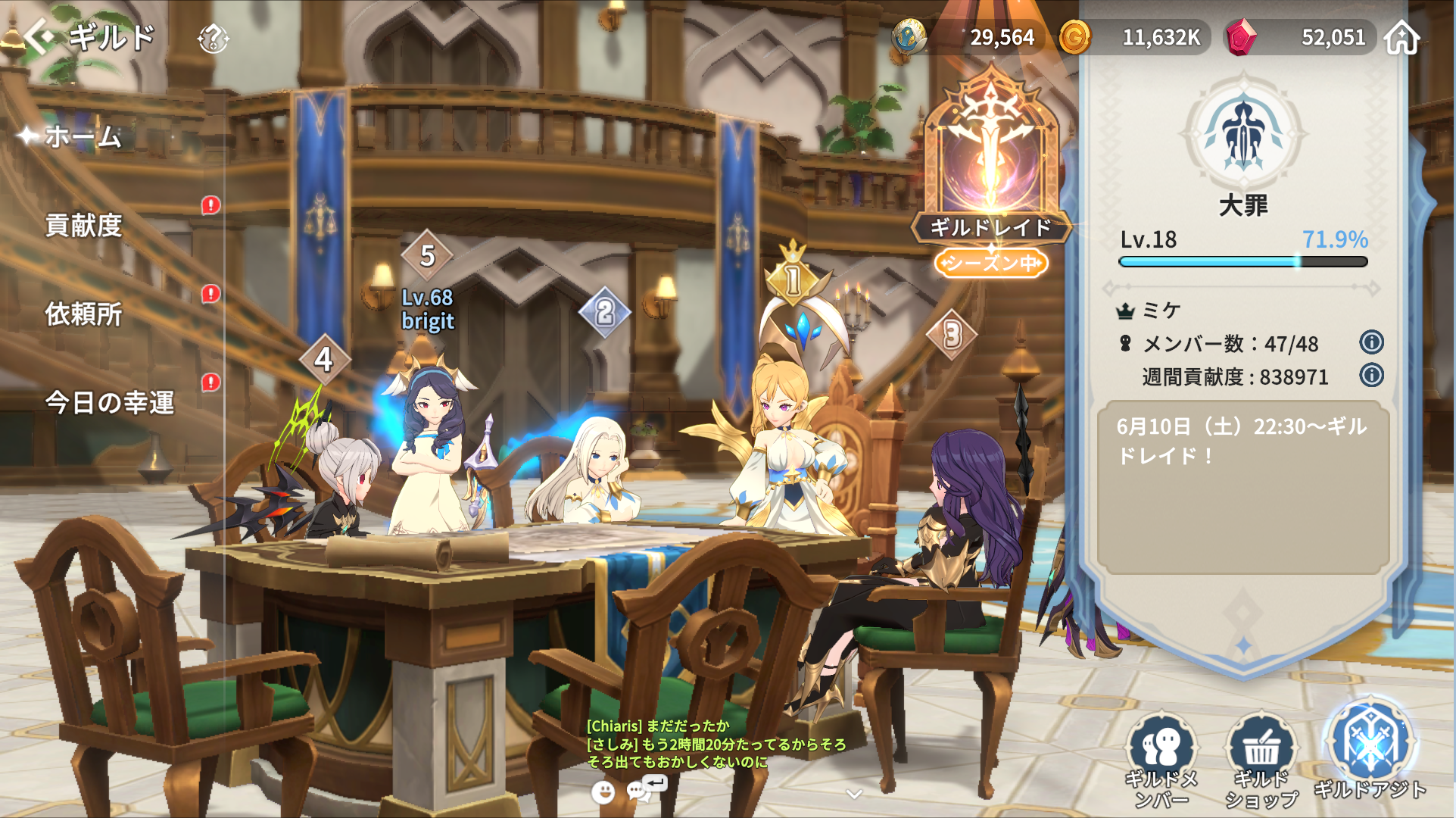Image resolution: width=1456 pixels, height=818 pixels.
Task: Open the ギルドショップ
Action: [x=1261, y=759]
